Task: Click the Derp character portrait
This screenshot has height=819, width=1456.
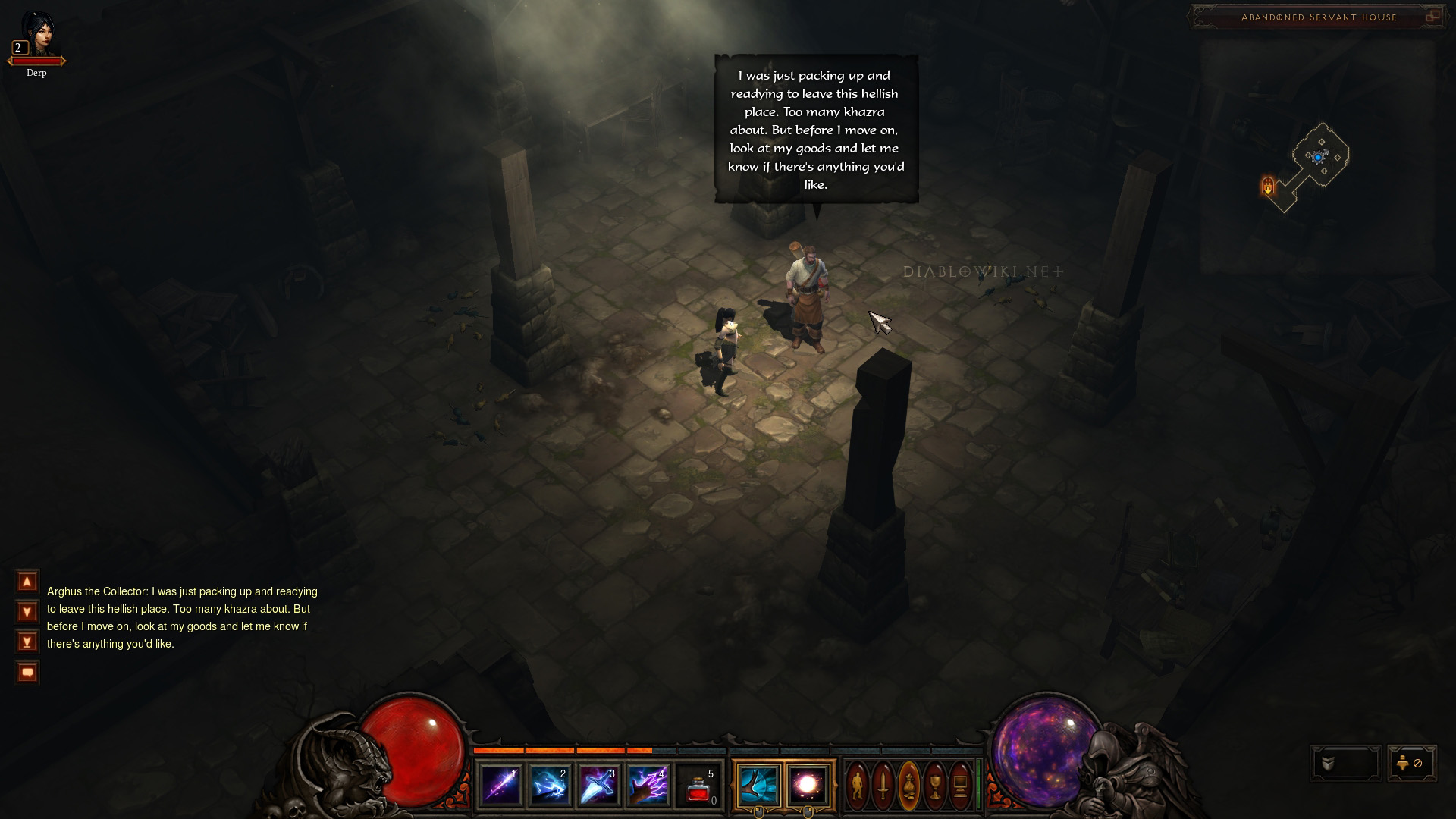Action: [36, 34]
